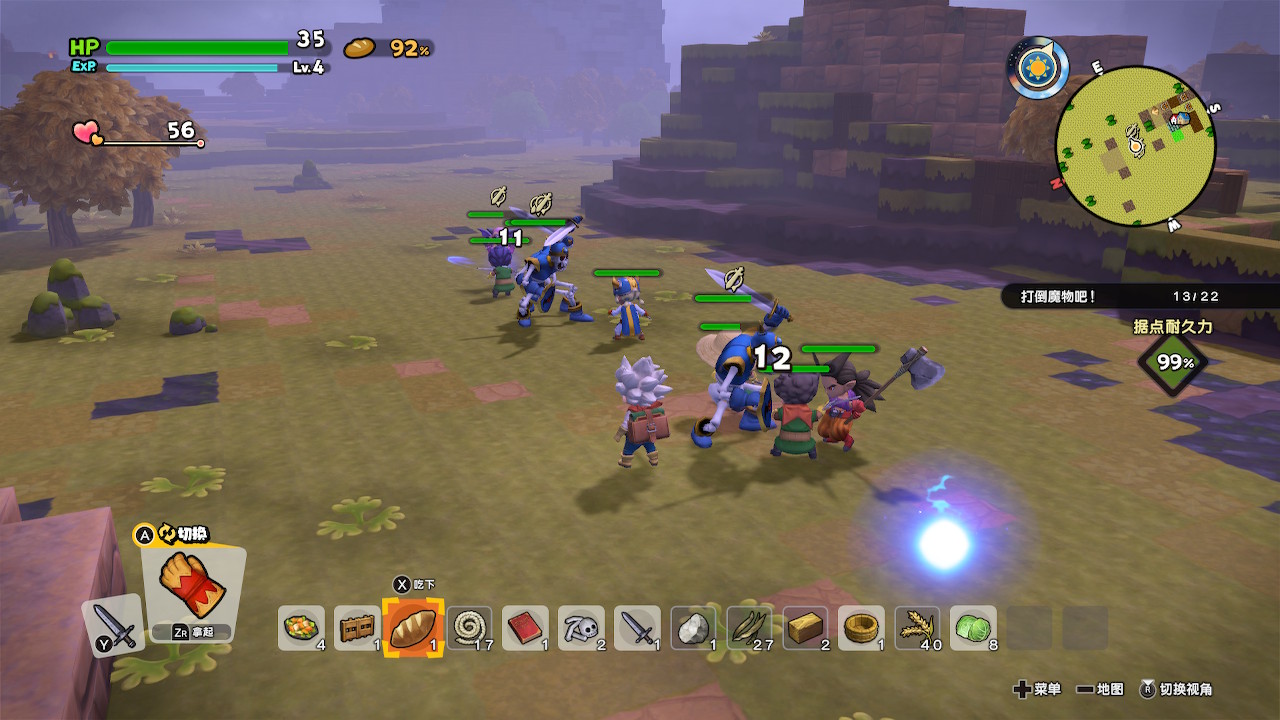
Task: Choose the straw block hotbar slot
Action: click(805, 628)
